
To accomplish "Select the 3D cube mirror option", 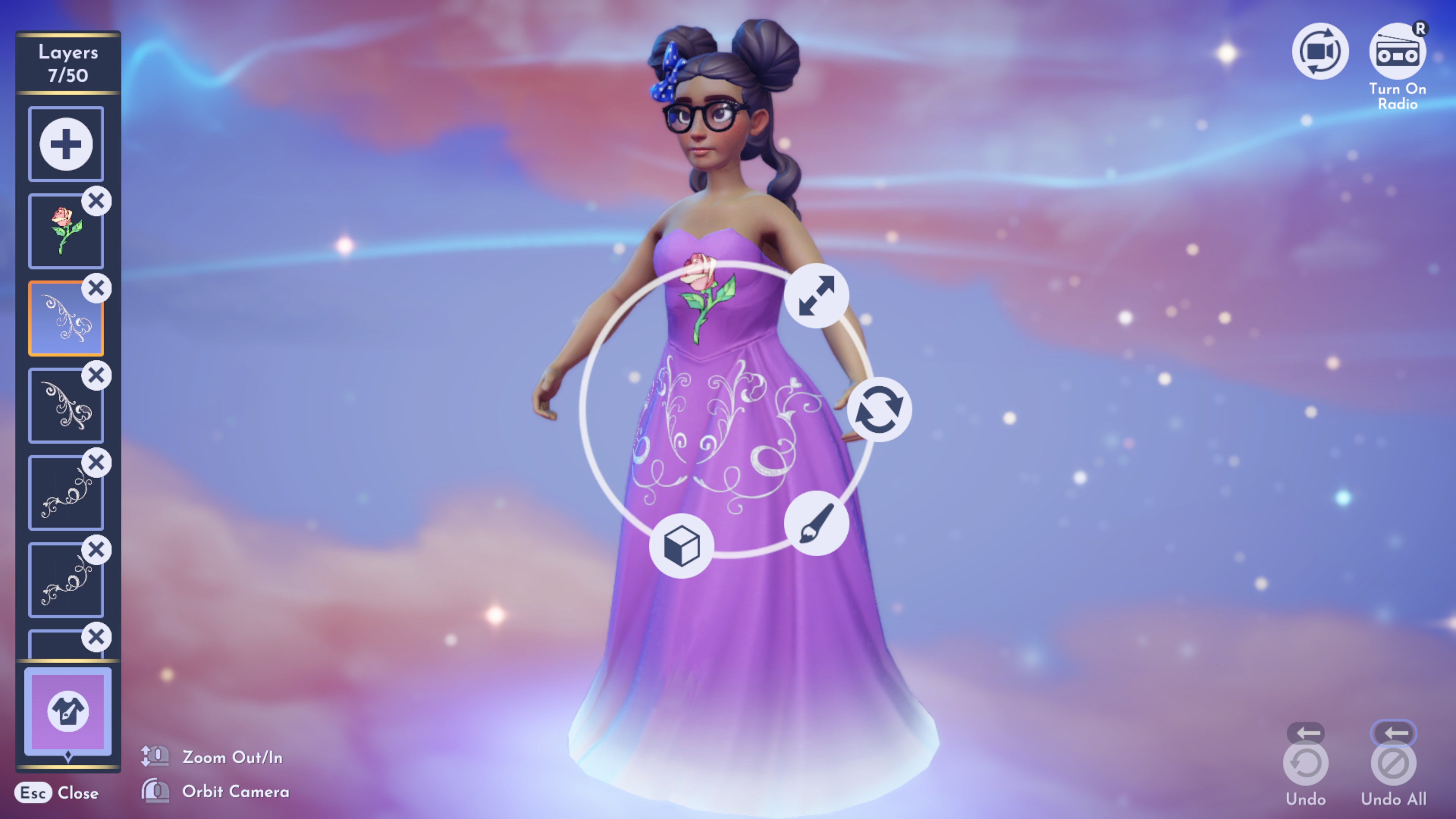I will [x=682, y=546].
